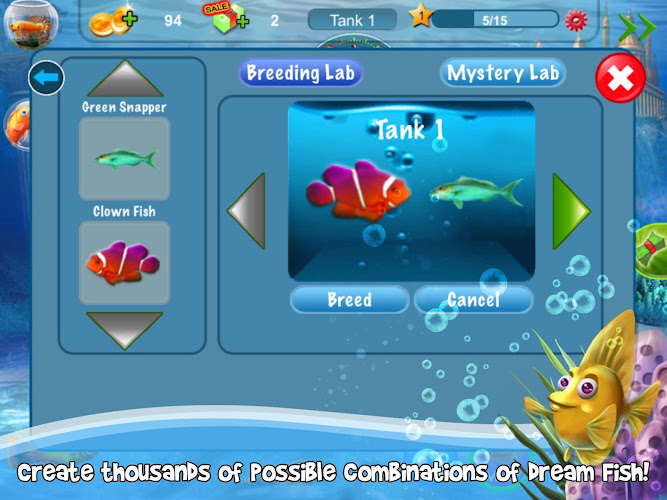Viewport: 667px width, 500px height.
Task: Buy more gold coins
Action: click(x=111, y=20)
